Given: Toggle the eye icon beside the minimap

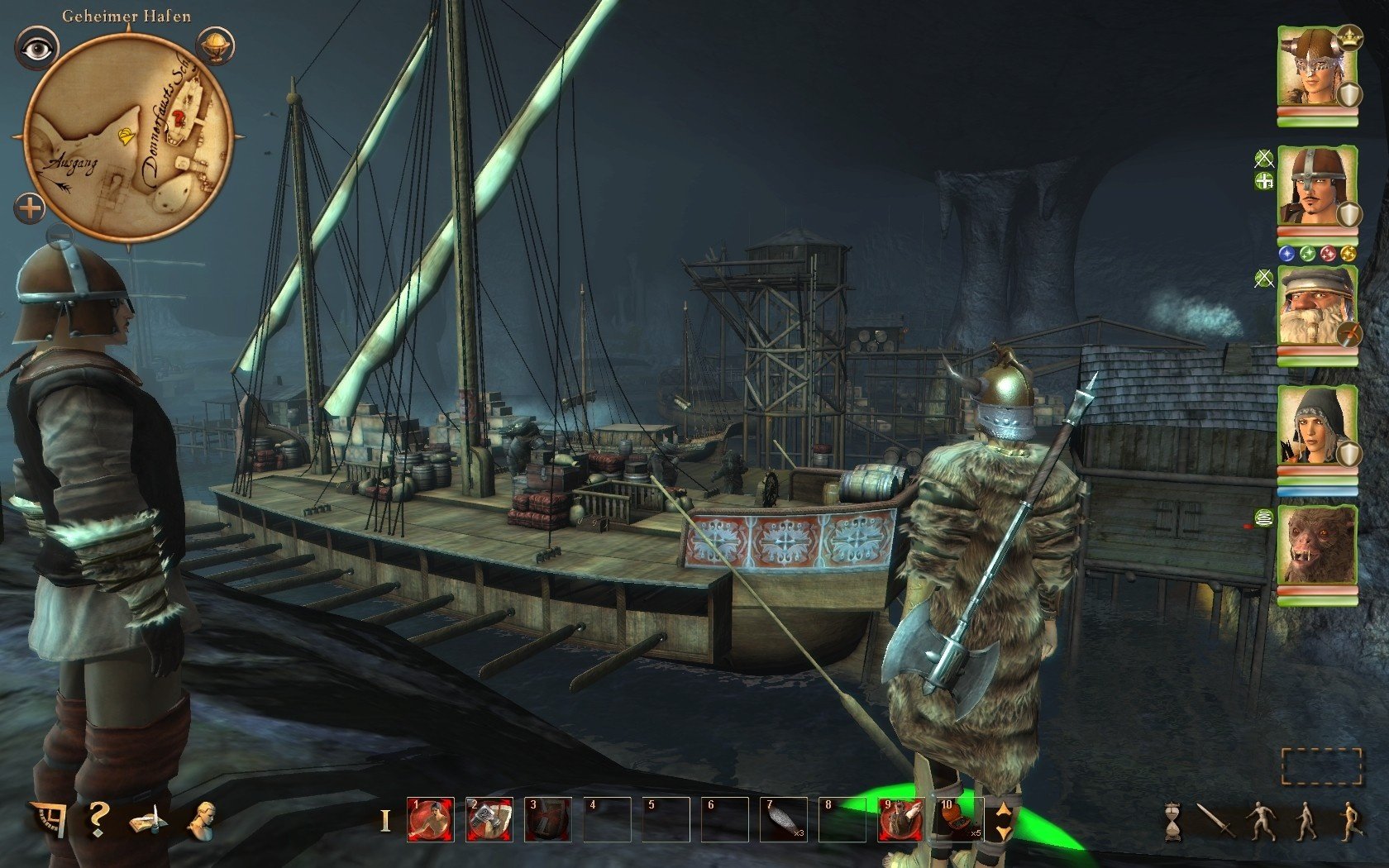Looking at the screenshot, I should (x=36, y=49).
